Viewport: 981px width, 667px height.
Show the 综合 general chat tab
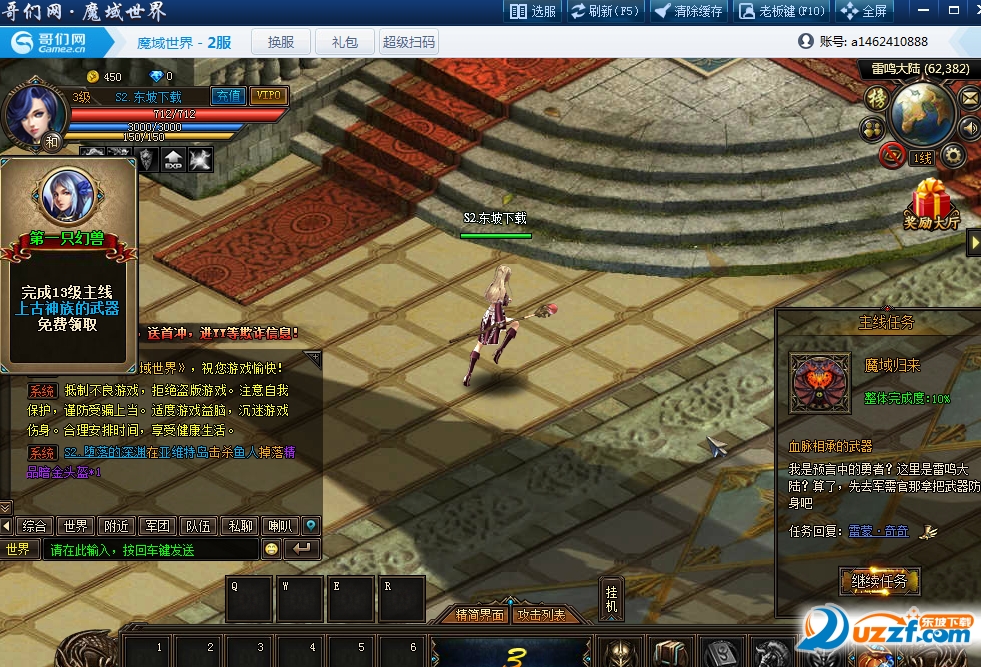pos(35,526)
